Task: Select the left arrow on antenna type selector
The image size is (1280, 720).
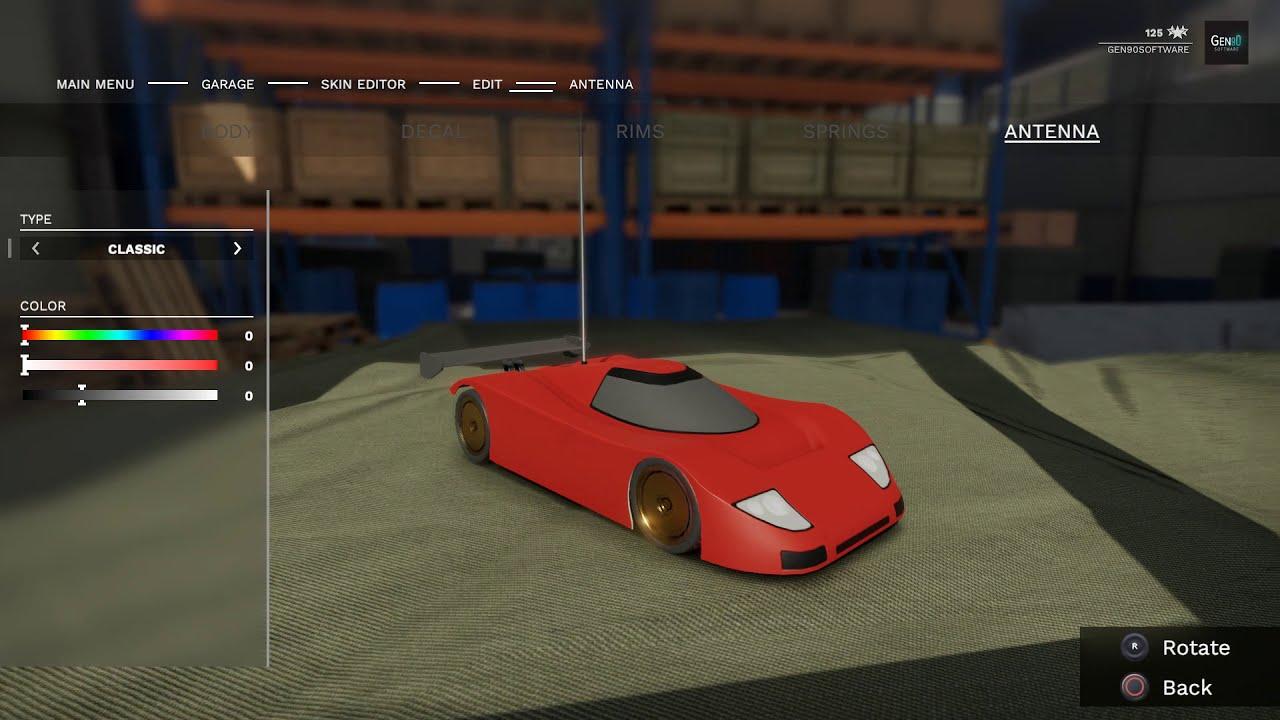Action: click(x=35, y=248)
